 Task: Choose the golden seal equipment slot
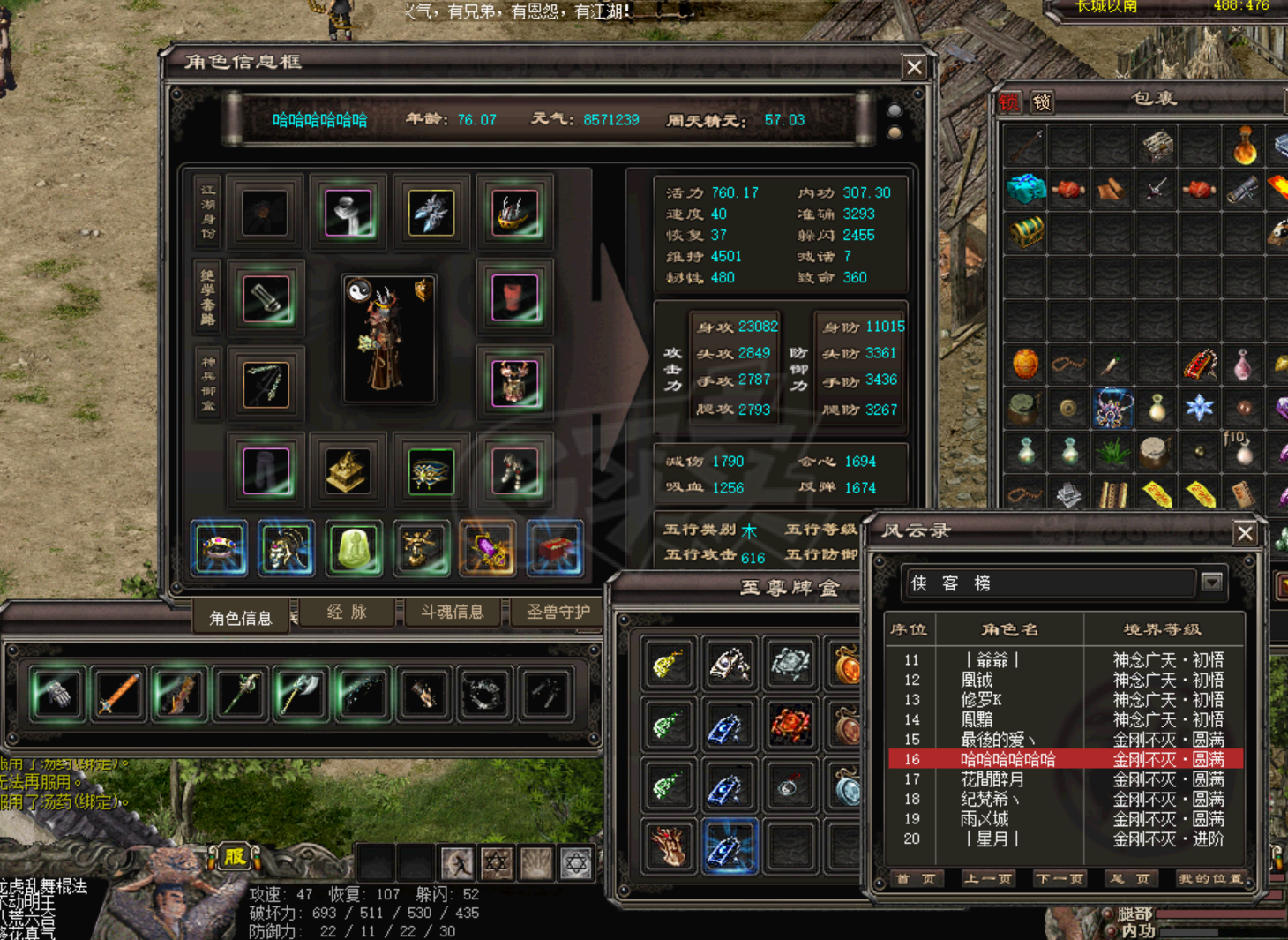pos(348,470)
